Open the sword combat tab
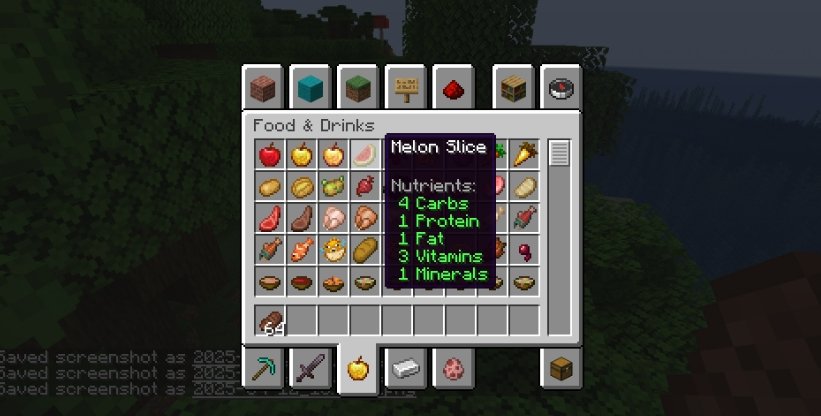 (x=308, y=370)
